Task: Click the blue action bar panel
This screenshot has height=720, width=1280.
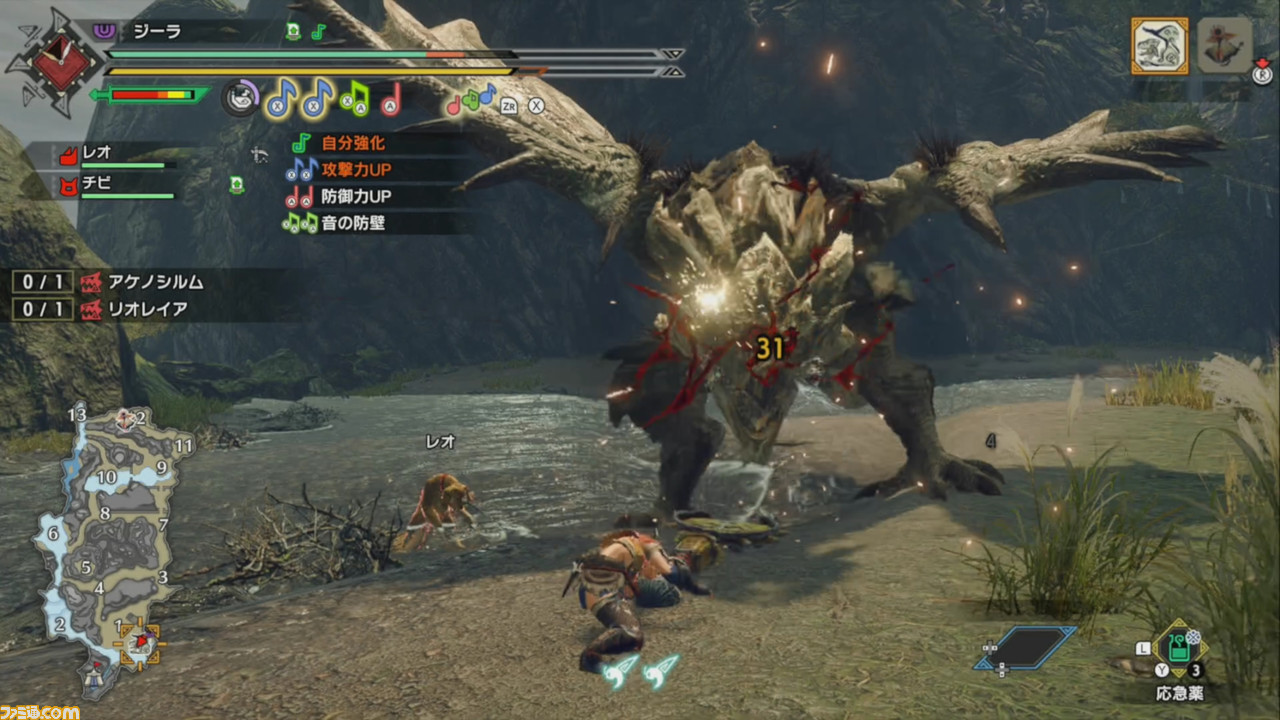Action: (x=1025, y=648)
